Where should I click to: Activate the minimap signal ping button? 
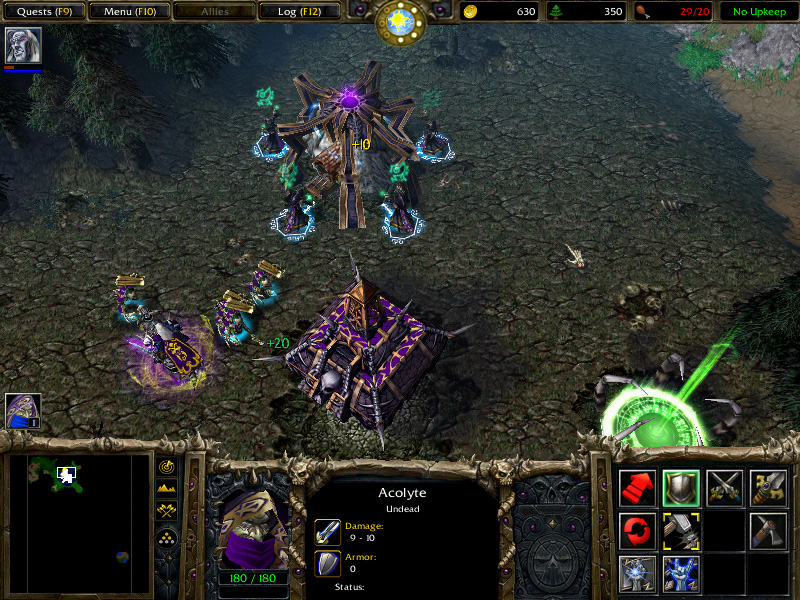pos(166,467)
